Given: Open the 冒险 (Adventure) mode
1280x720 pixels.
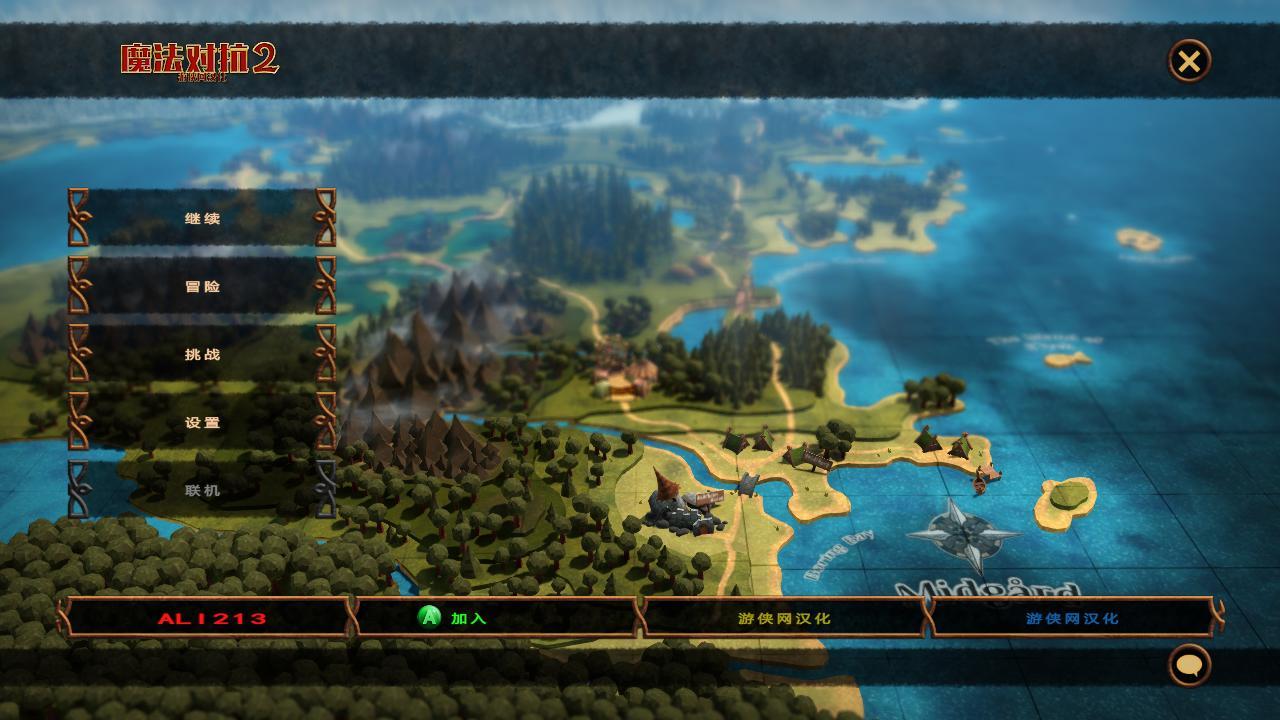Looking at the screenshot, I should click(202, 286).
